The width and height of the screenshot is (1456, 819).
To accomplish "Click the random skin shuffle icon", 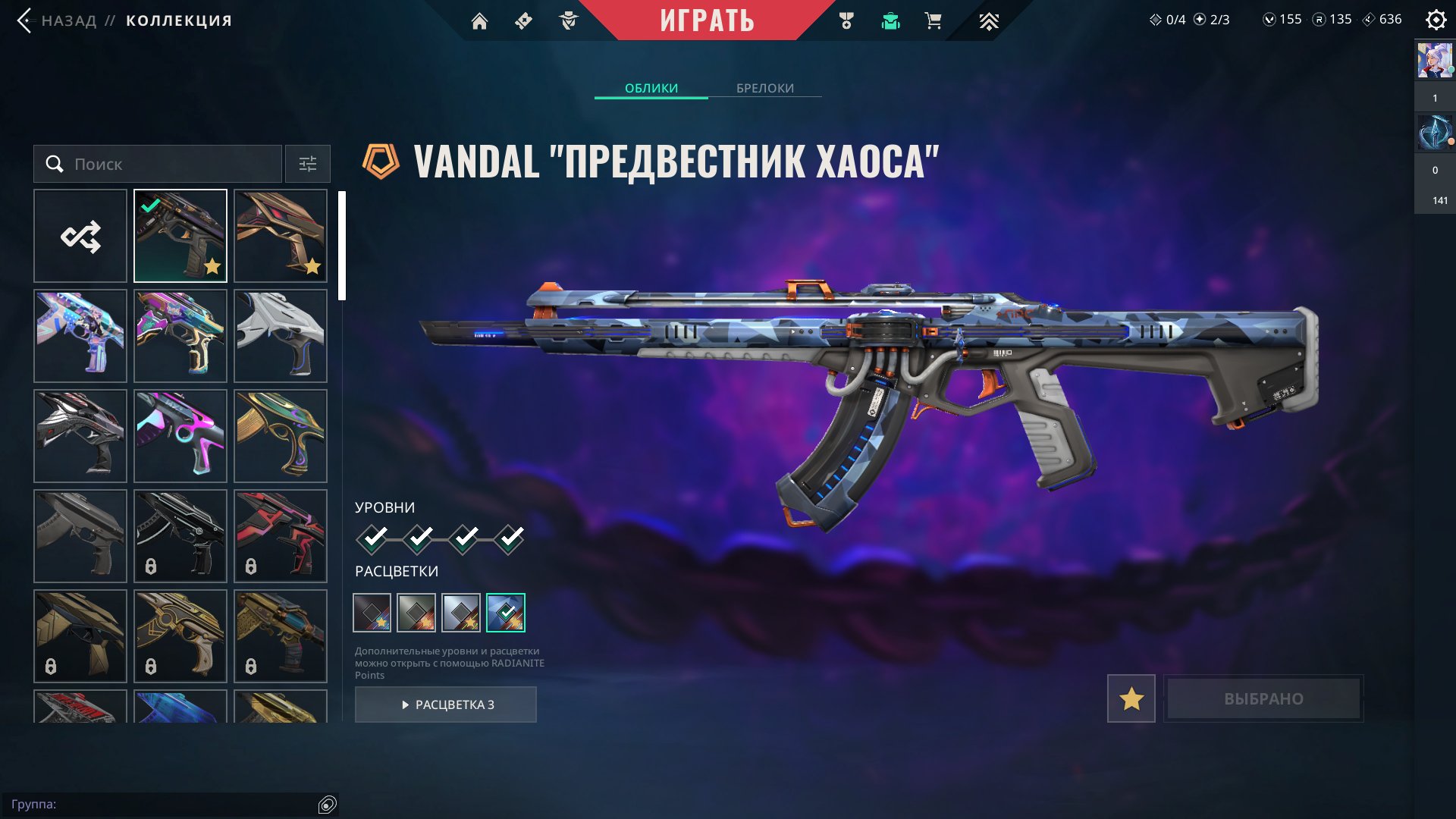I will point(80,236).
